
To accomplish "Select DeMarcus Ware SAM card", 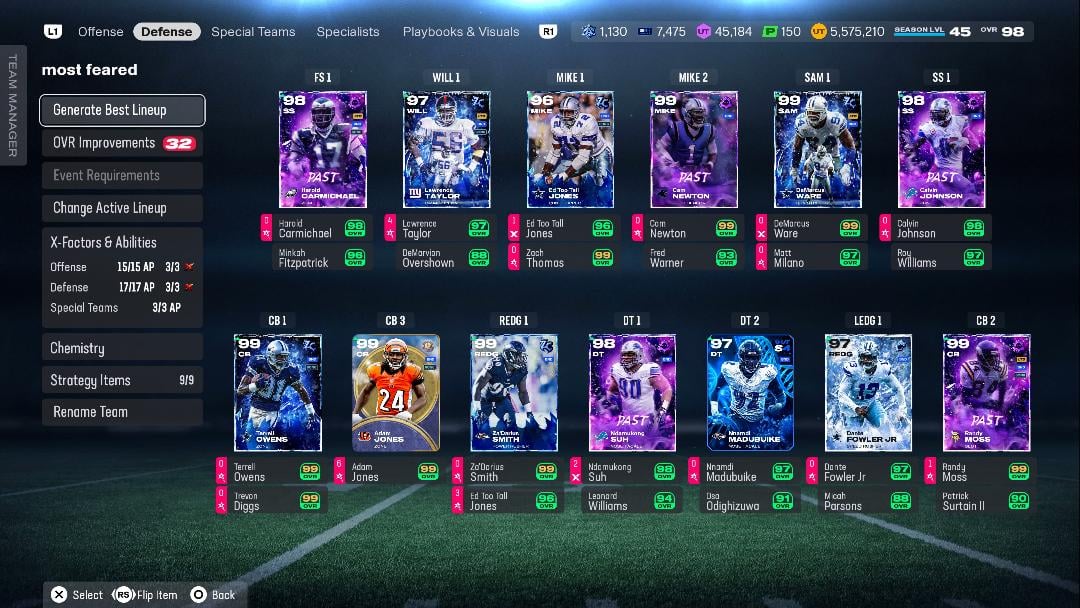I will [x=817, y=150].
